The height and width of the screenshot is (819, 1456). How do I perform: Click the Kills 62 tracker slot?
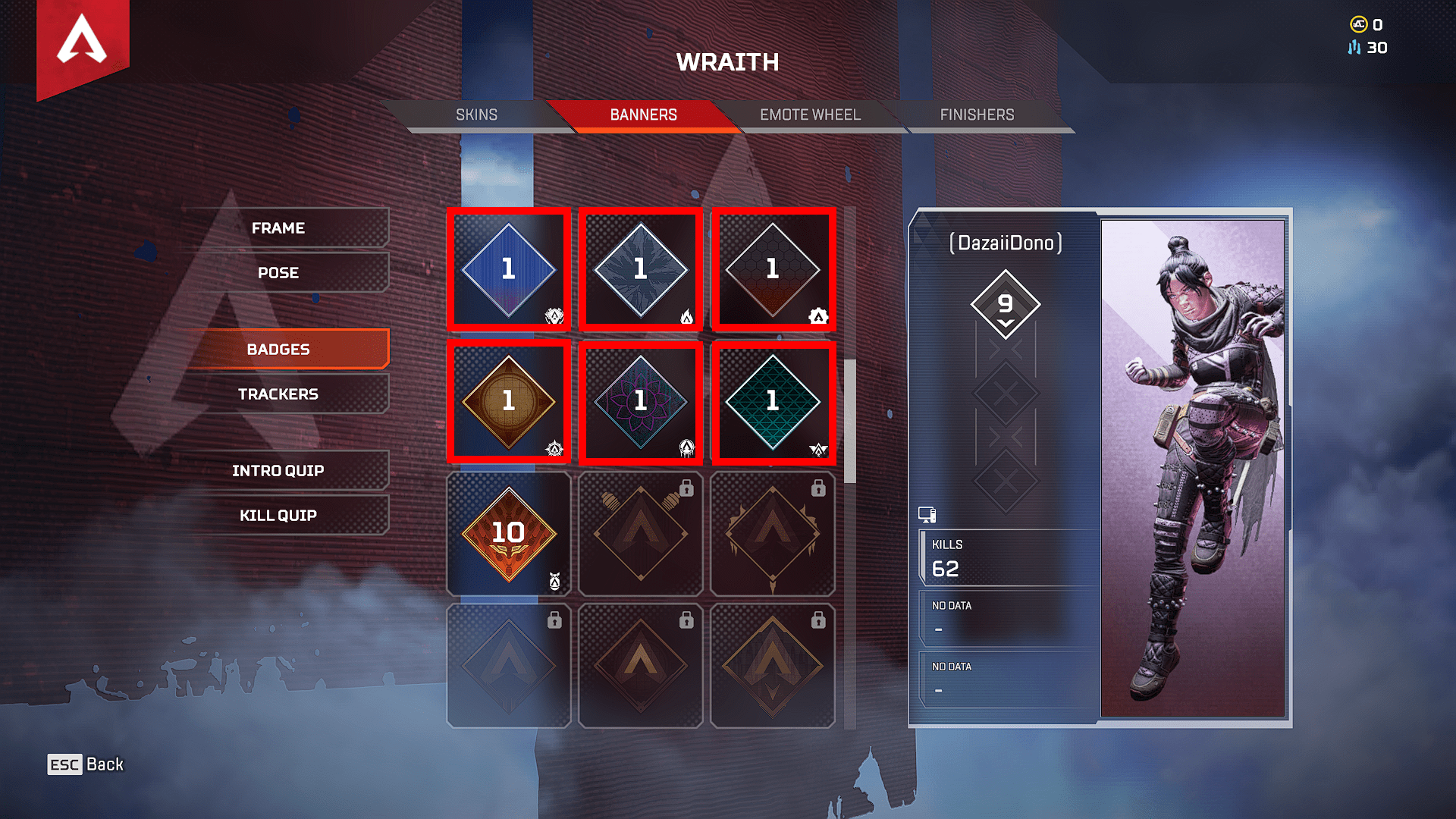coord(1007,559)
